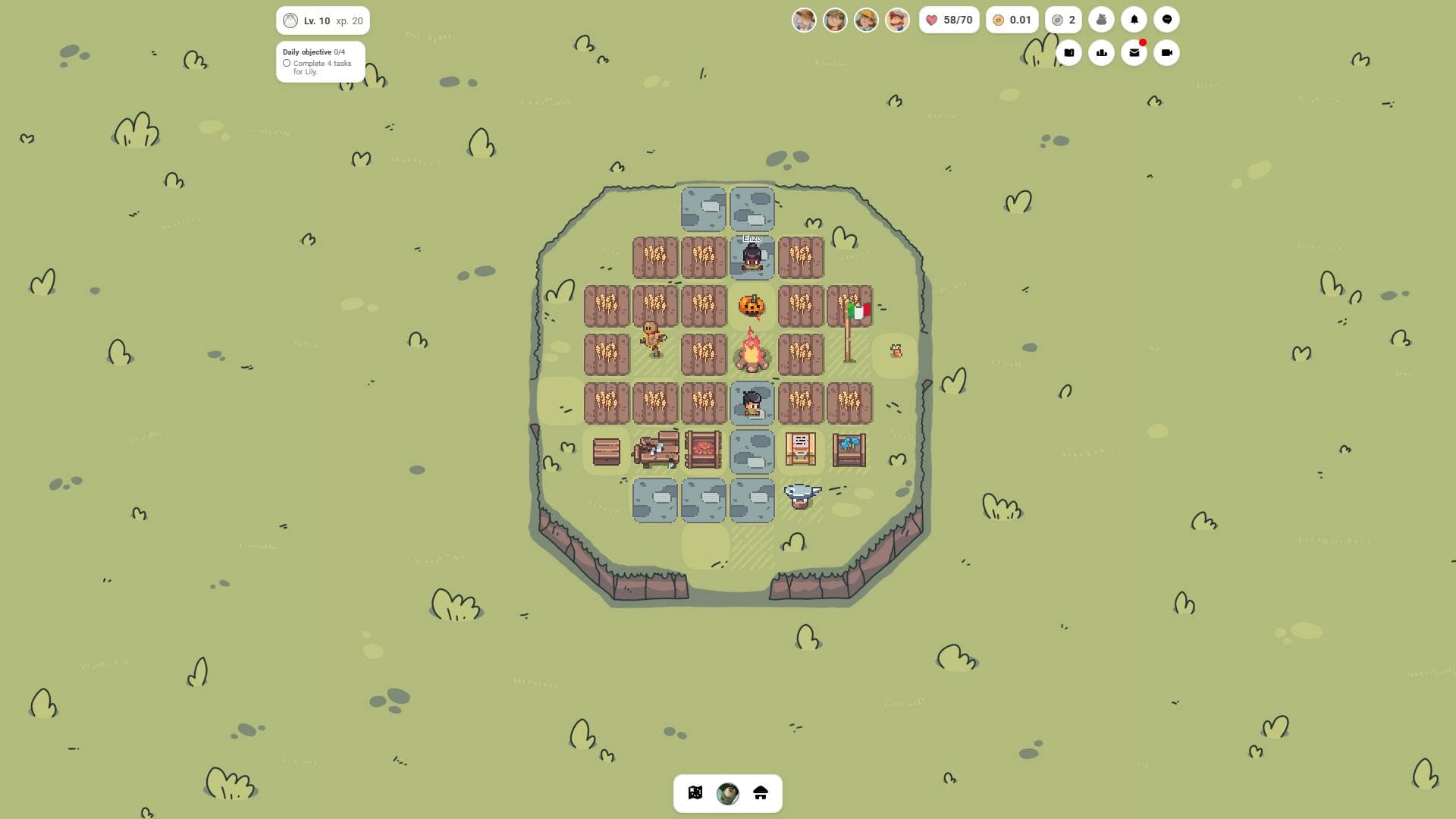The image size is (1456, 819).
Task: Open the globe world view button
Action: 727,793
